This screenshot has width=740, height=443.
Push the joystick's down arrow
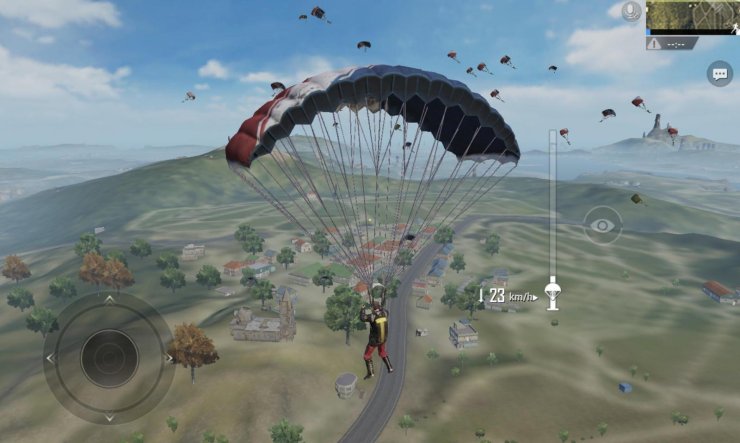[109, 416]
